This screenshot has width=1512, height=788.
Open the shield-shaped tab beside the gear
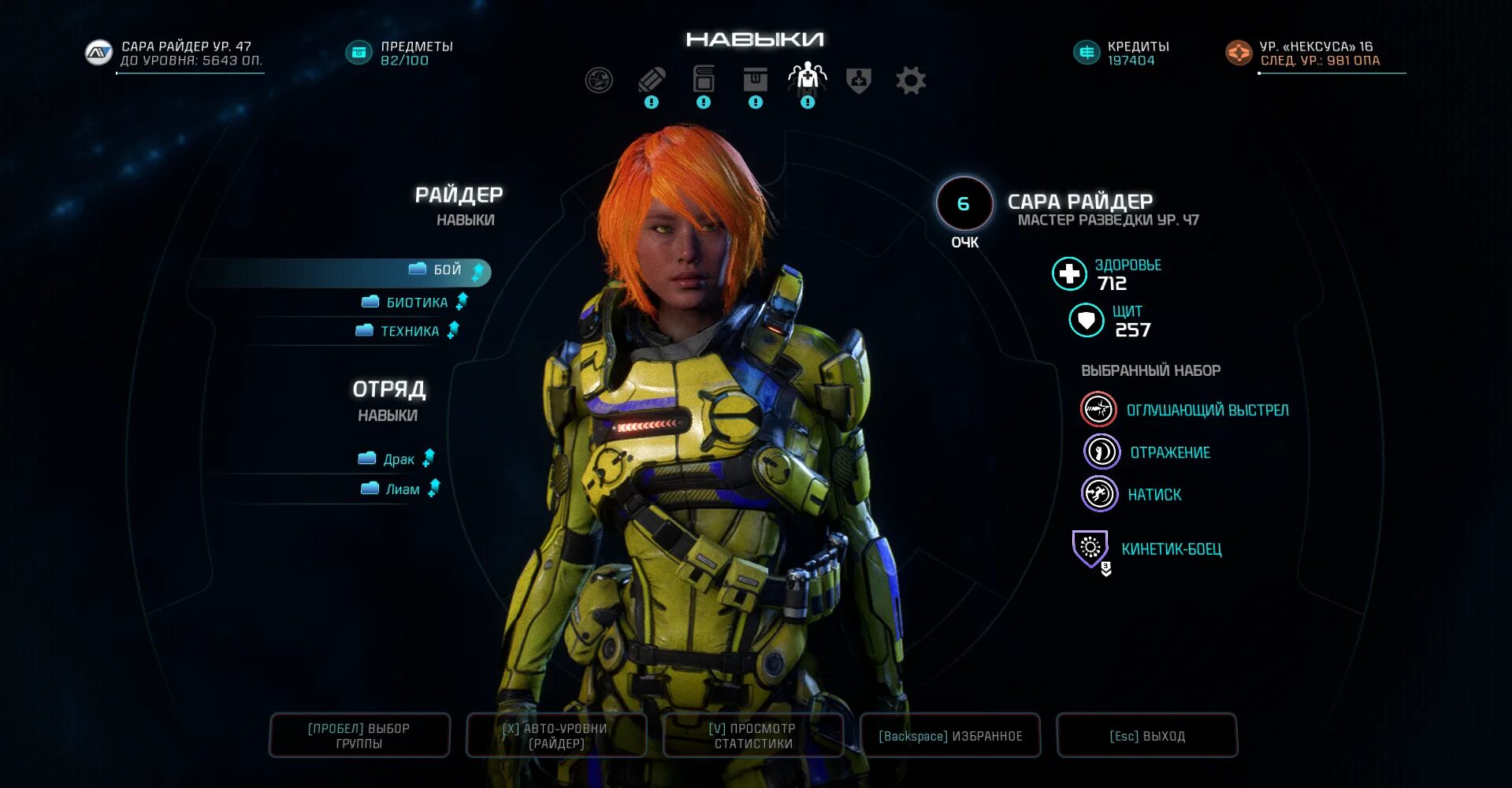click(859, 80)
